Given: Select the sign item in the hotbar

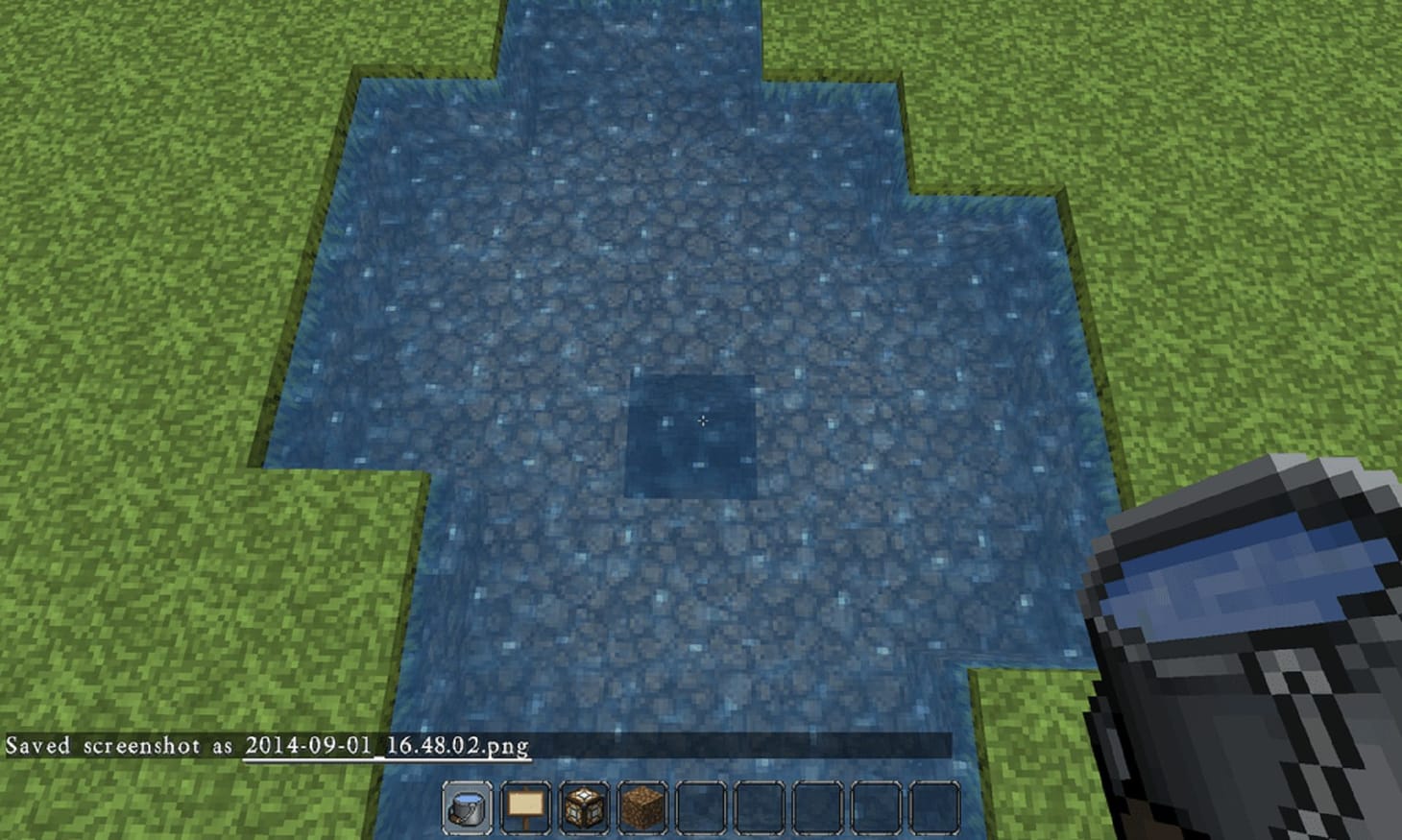Looking at the screenshot, I should coord(525,806).
